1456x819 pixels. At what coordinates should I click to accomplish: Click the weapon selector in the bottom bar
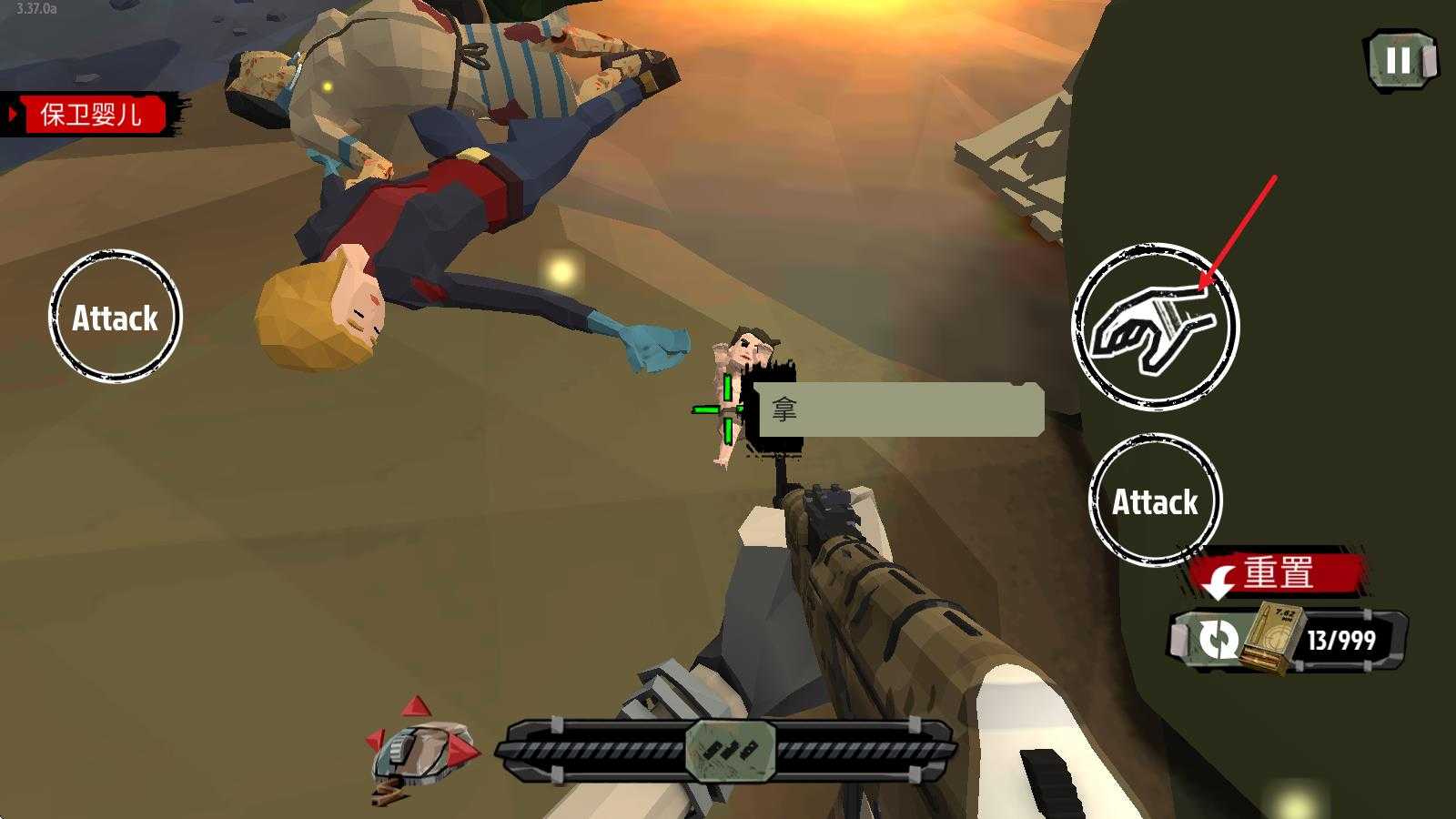click(730, 750)
